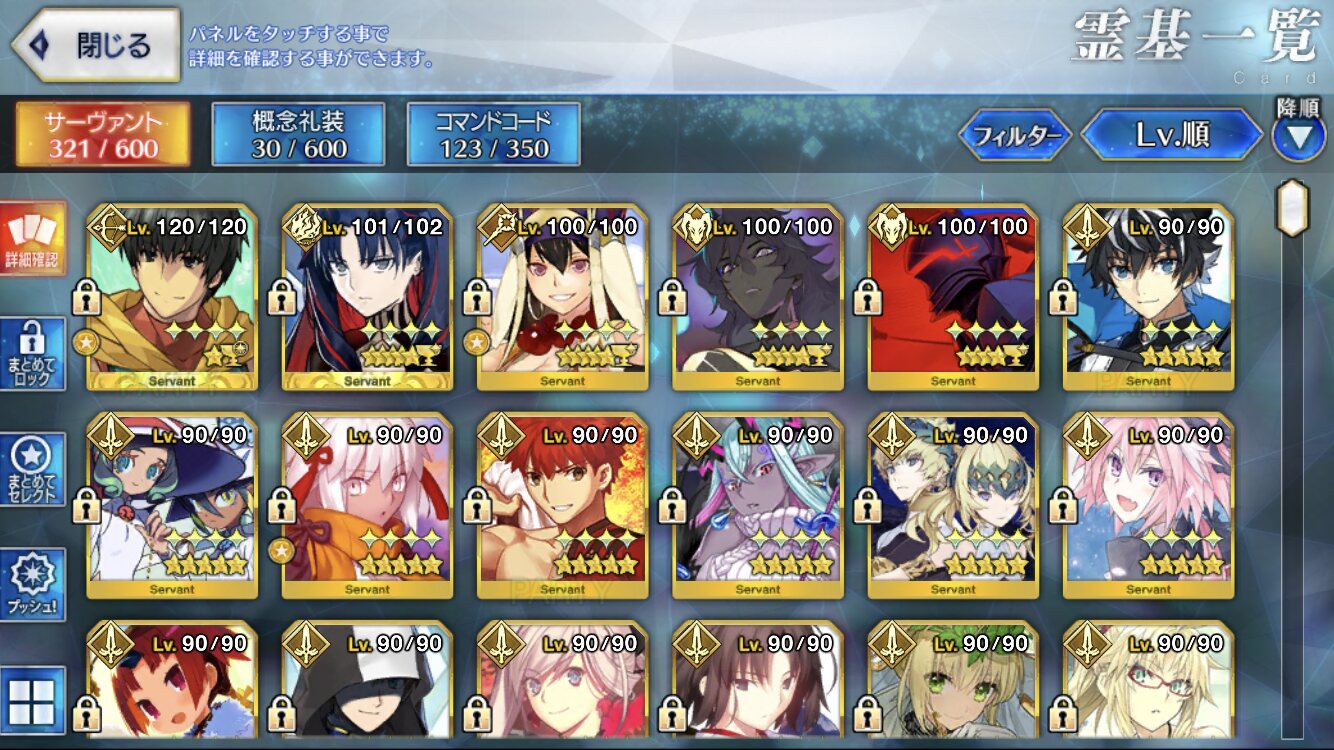Change the grid layout with the four-square icon
This screenshot has height=750, width=1334.
coord(32,700)
